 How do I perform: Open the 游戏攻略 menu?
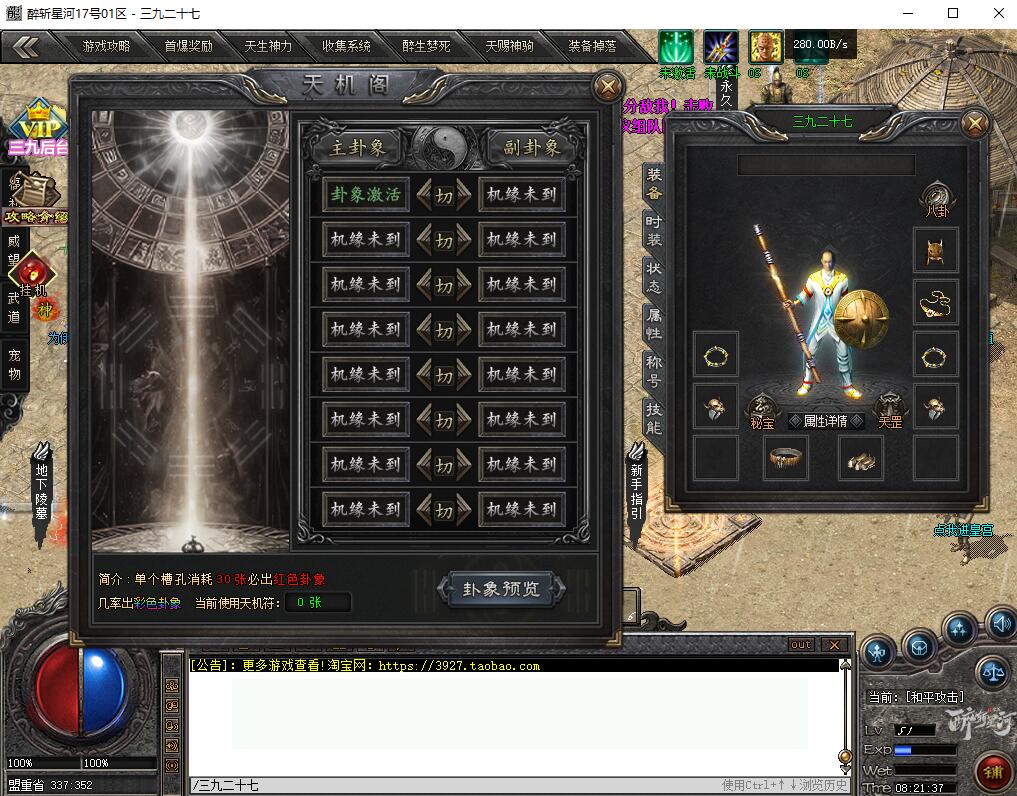coord(106,46)
